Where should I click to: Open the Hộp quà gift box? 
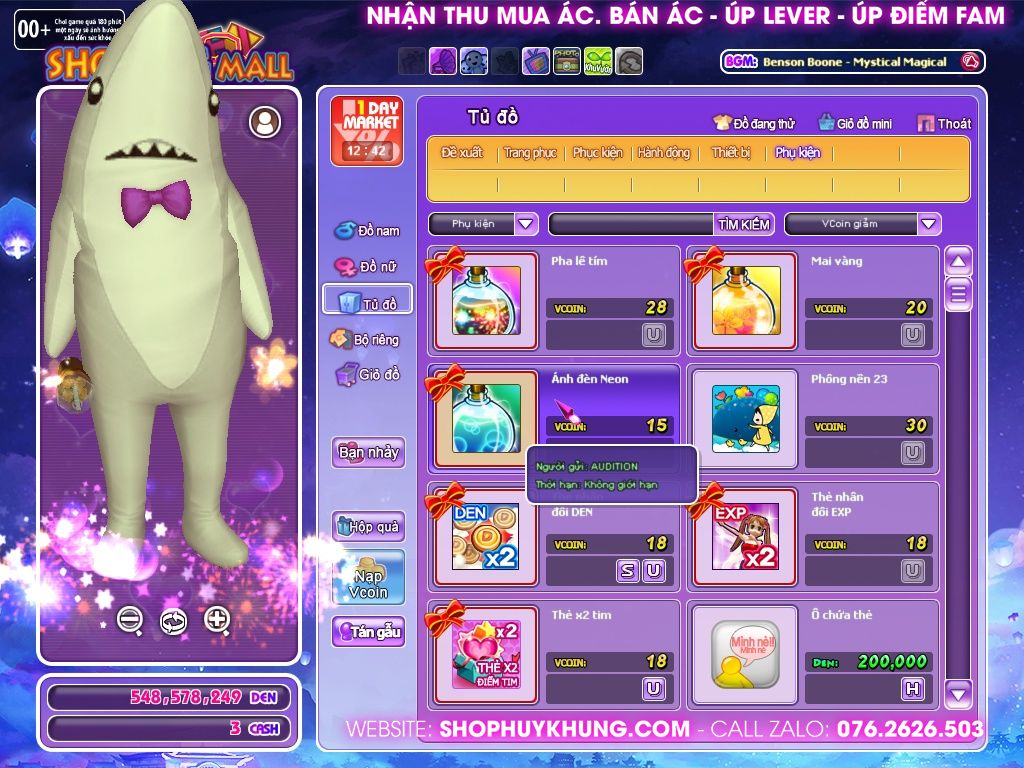368,526
